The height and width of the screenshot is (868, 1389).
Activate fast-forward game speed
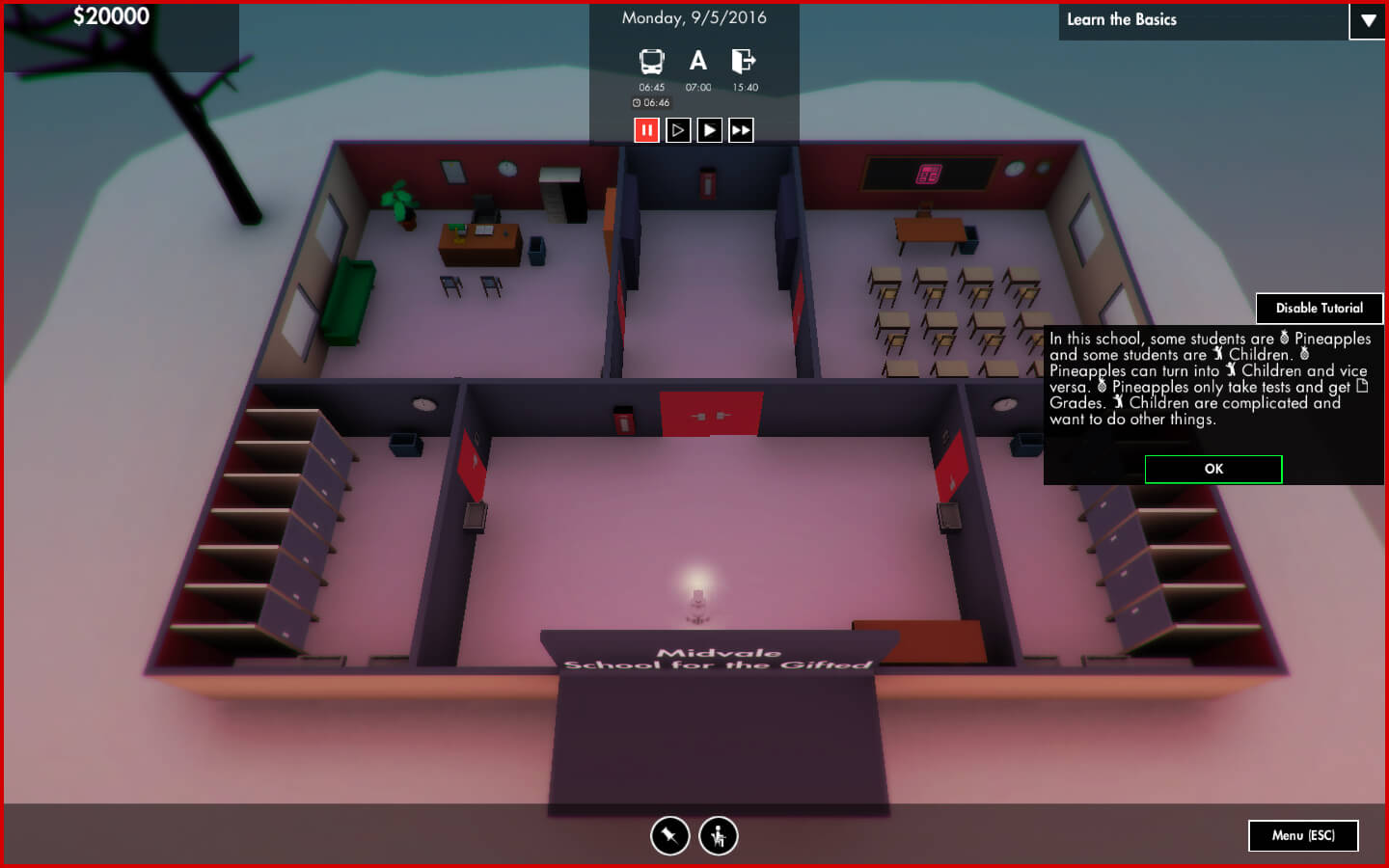click(x=741, y=130)
